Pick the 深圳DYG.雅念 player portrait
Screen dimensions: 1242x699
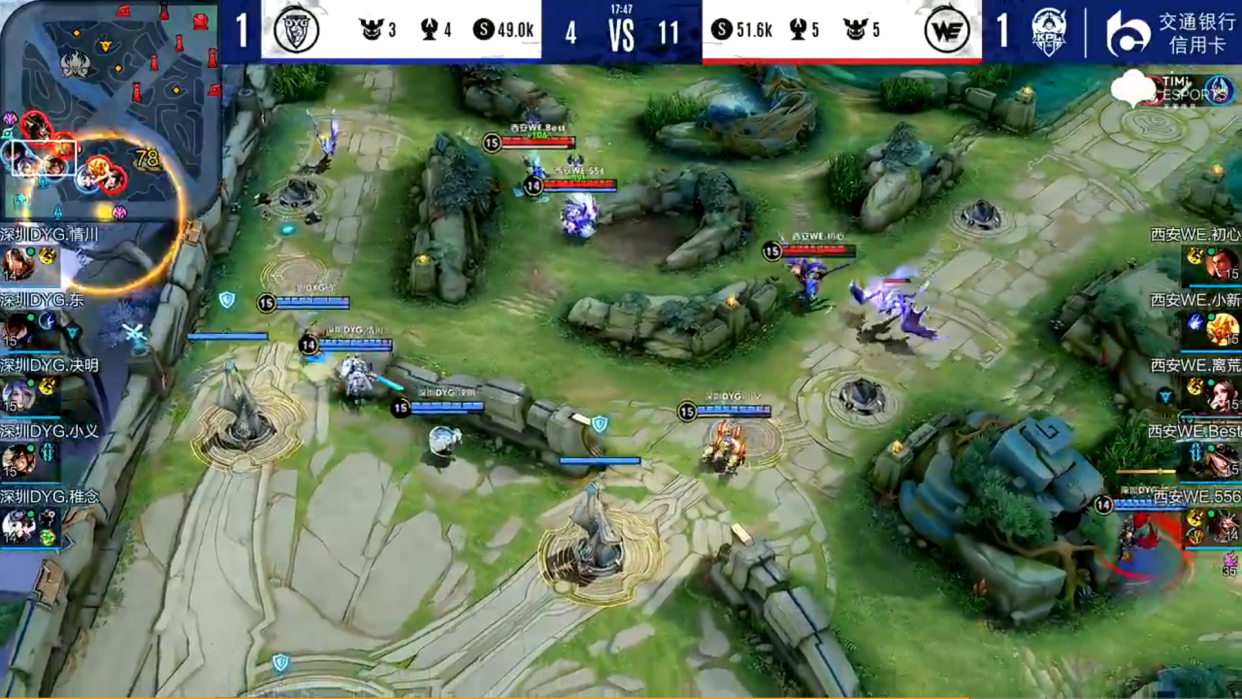click(x=18, y=526)
